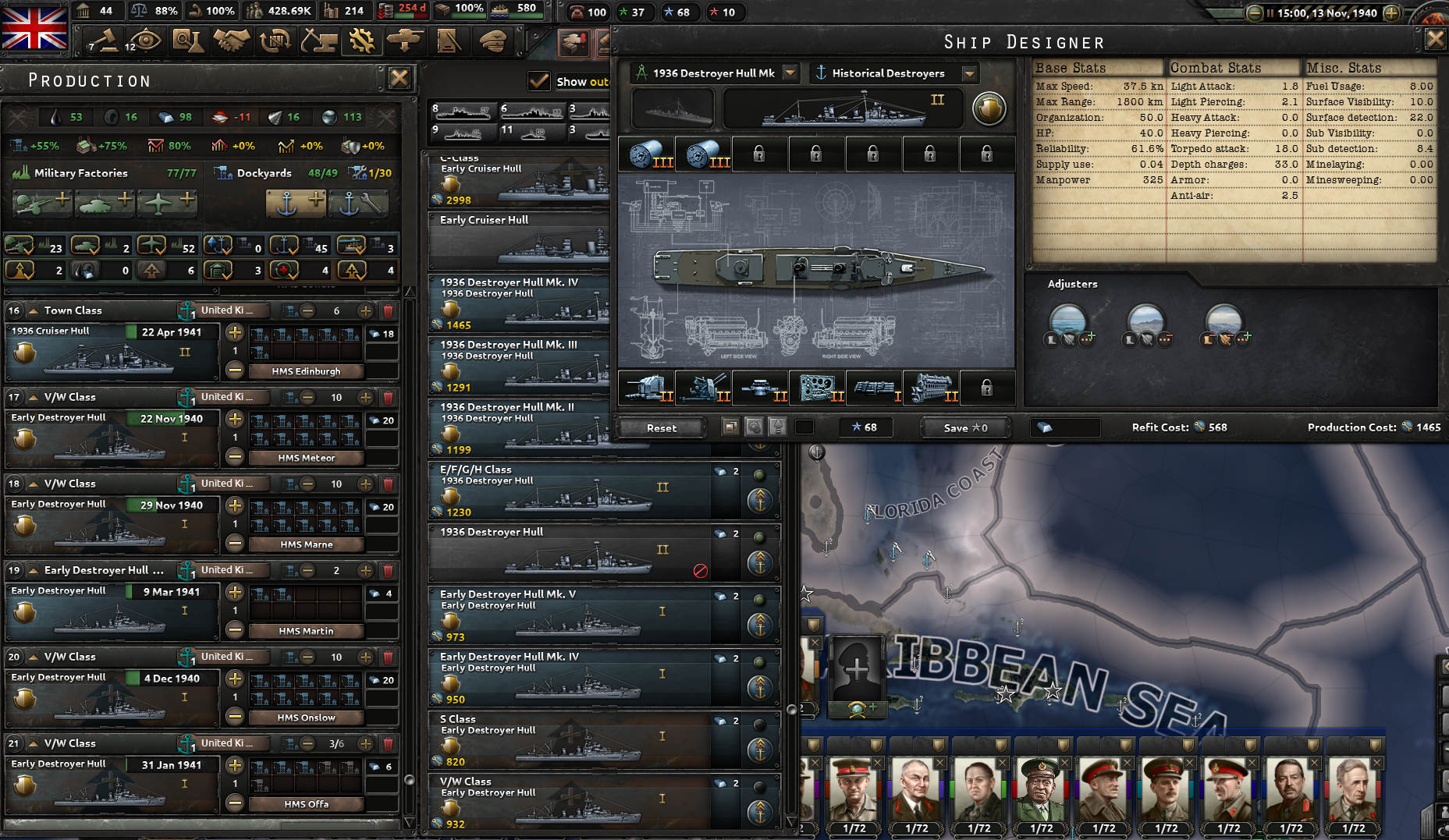This screenshot has width=1449, height=840.
Task: Open Diplomacy via the handshake icon
Action: pos(229,41)
